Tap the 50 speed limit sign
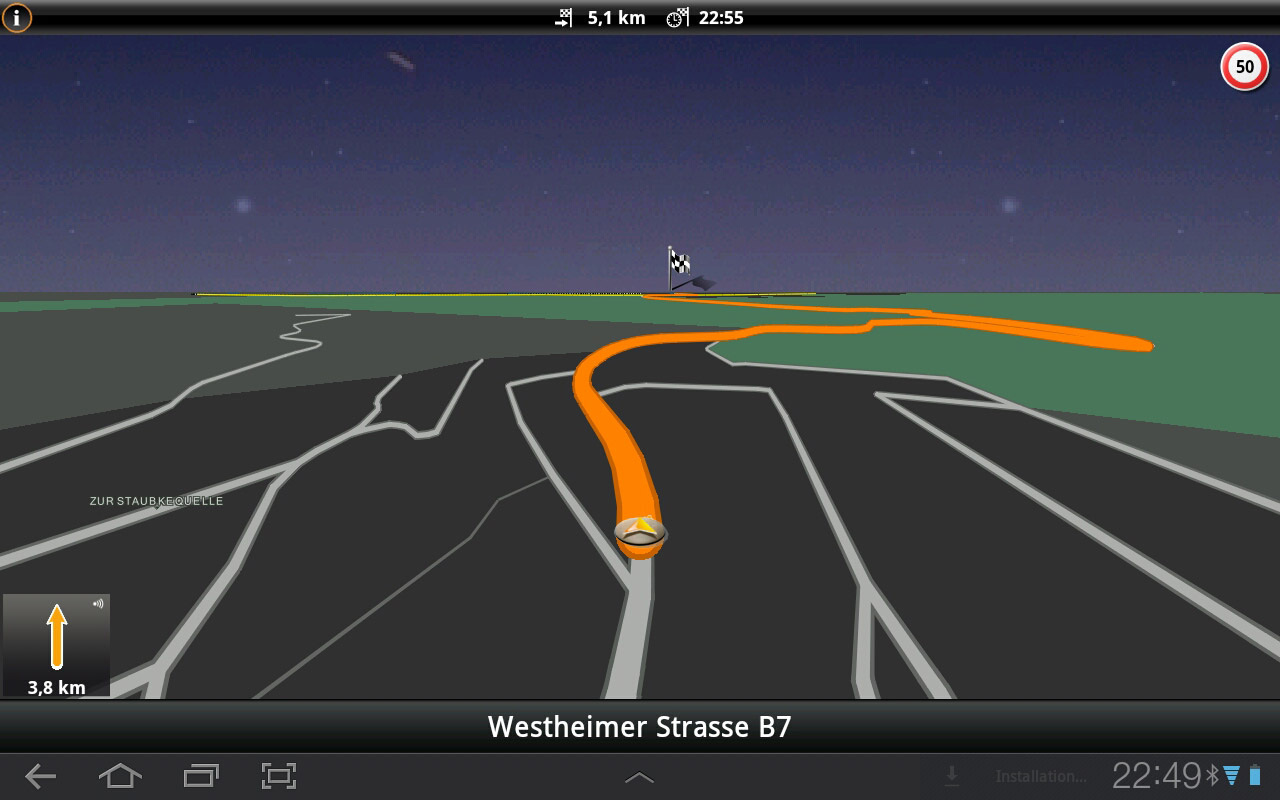The width and height of the screenshot is (1280, 800). click(1244, 67)
